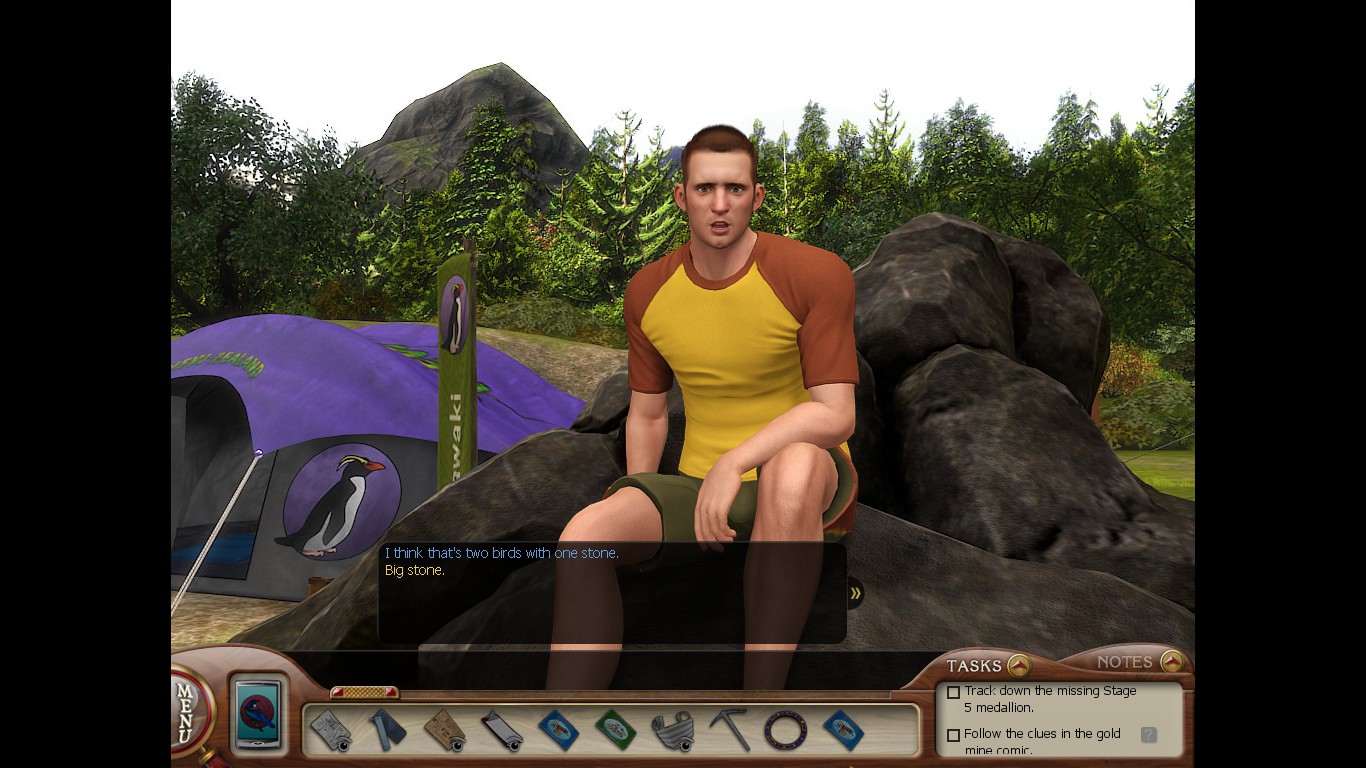Viewport: 1366px width, 768px height.
Task: Select the green card inventory item
Action: coord(615,730)
